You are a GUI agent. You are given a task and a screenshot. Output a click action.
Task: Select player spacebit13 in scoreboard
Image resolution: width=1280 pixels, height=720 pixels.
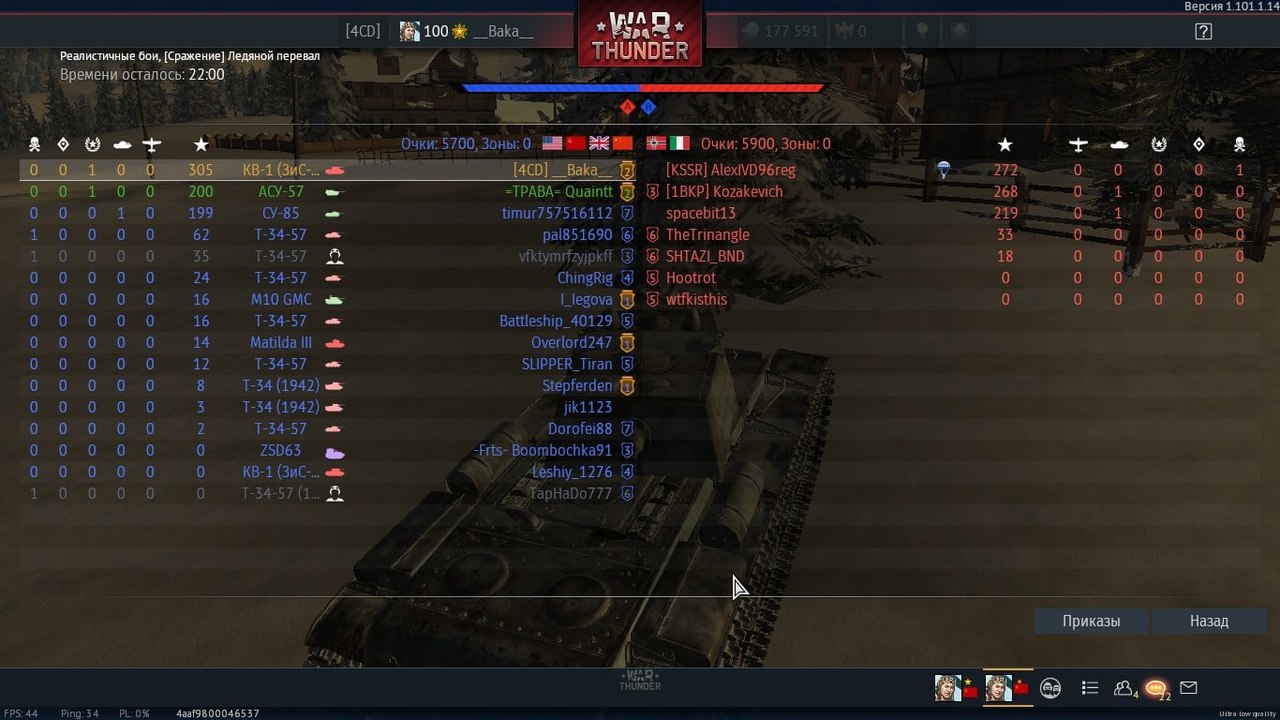coord(700,213)
